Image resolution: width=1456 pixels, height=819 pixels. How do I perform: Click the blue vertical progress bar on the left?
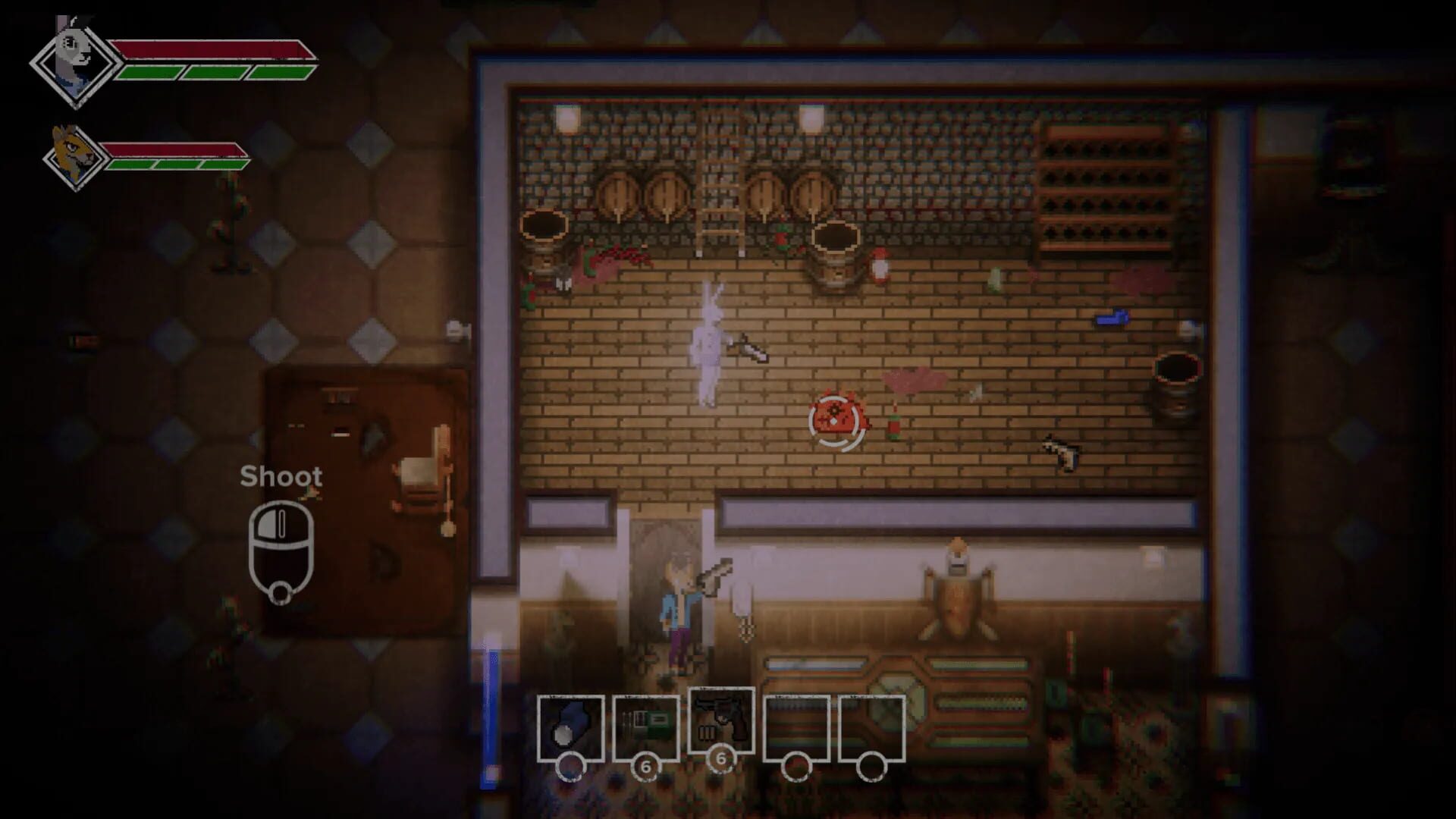(488, 713)
